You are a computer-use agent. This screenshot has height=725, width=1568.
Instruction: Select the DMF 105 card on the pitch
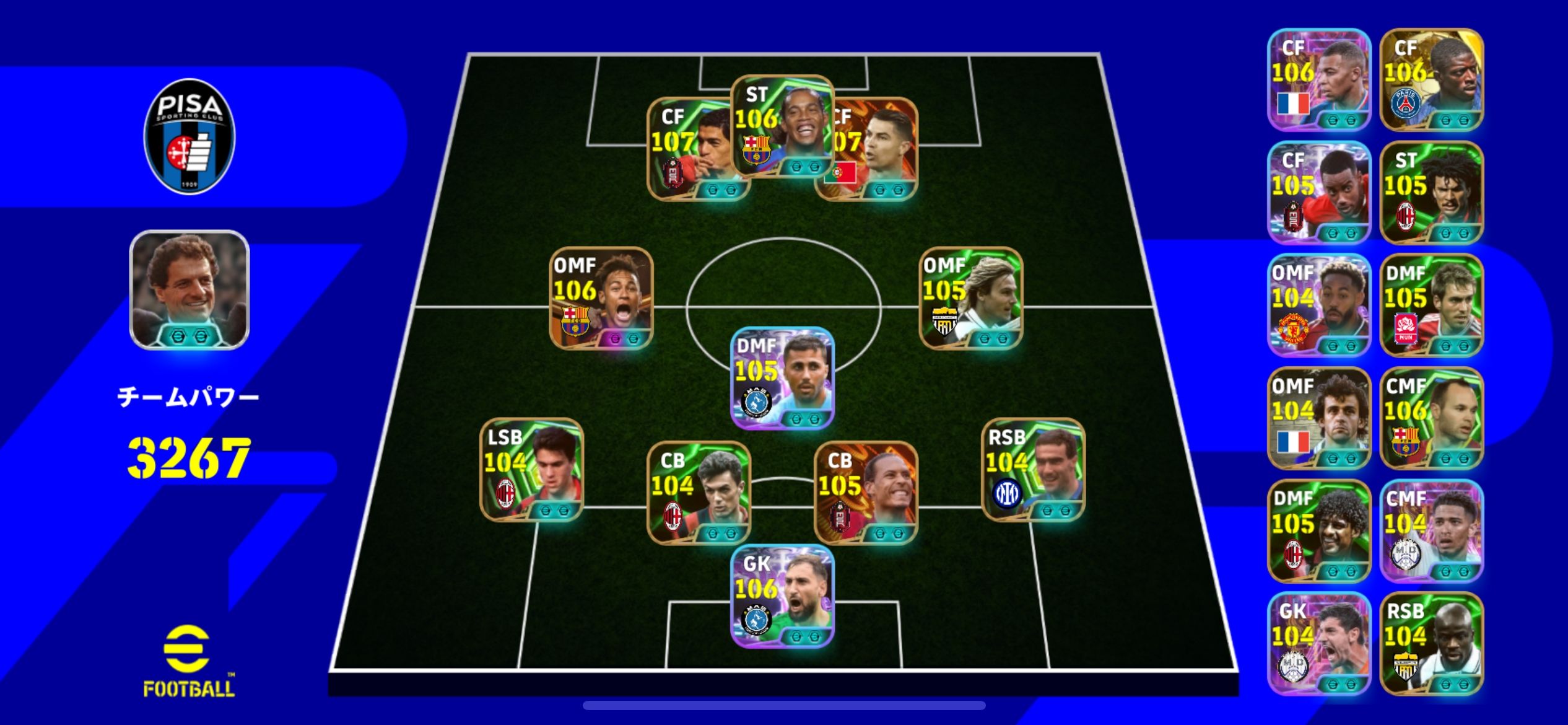782,378
